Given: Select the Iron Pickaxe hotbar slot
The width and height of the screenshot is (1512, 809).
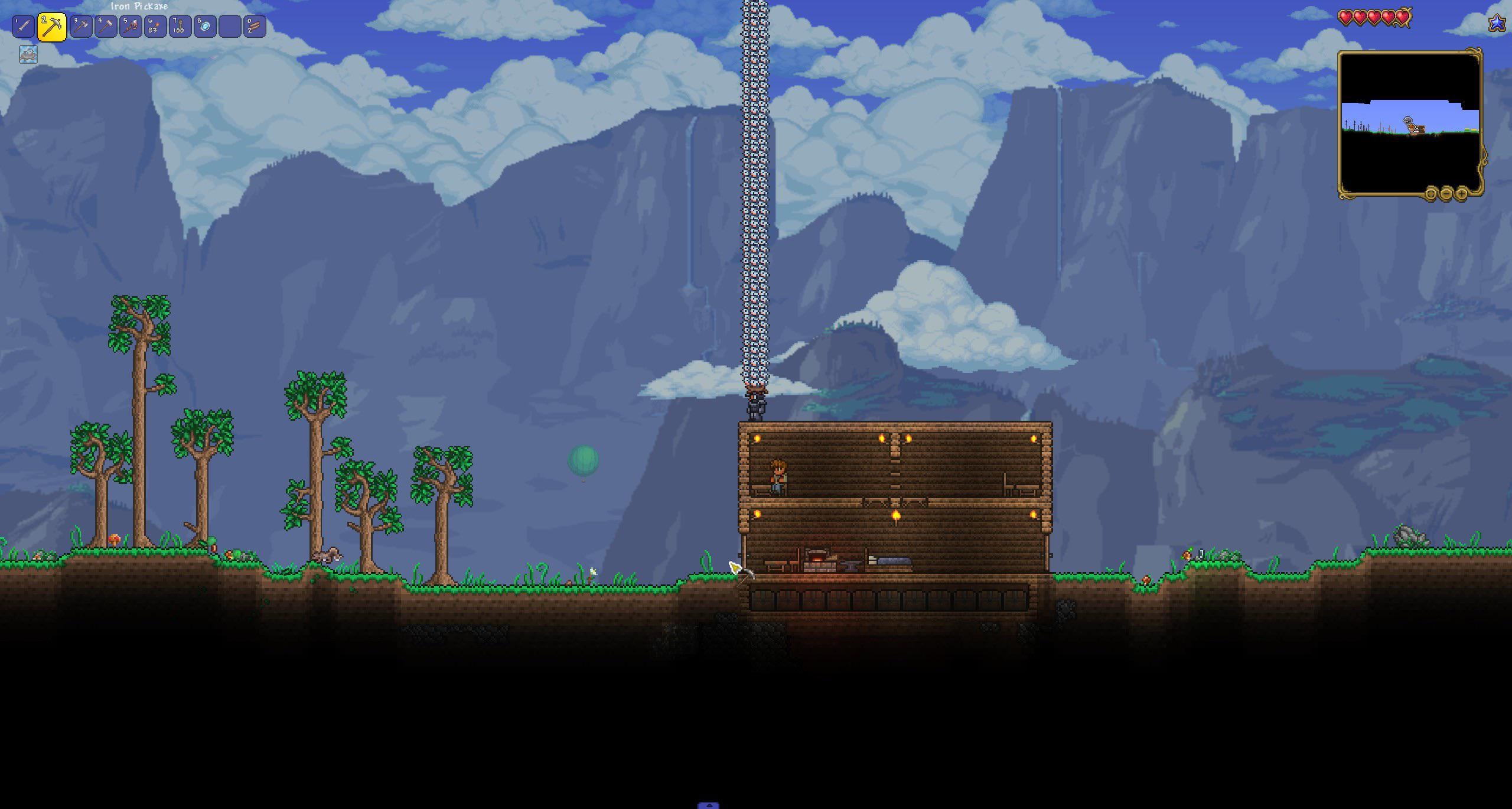Looking at the screenshot, I should click(52, 27).
